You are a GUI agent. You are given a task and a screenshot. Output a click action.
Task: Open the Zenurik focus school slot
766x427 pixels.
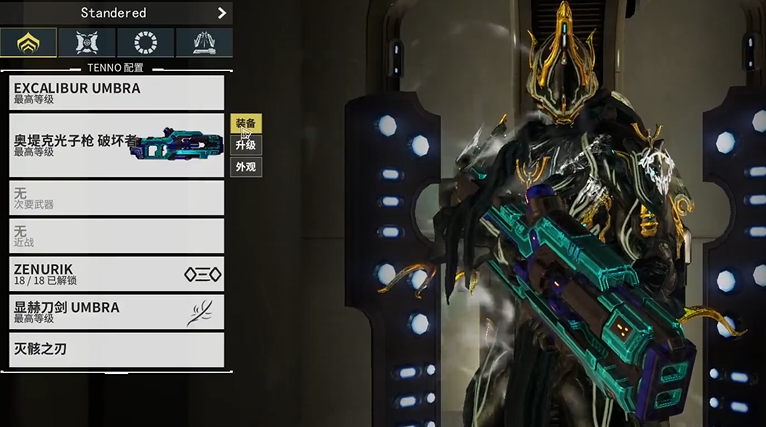116,274
